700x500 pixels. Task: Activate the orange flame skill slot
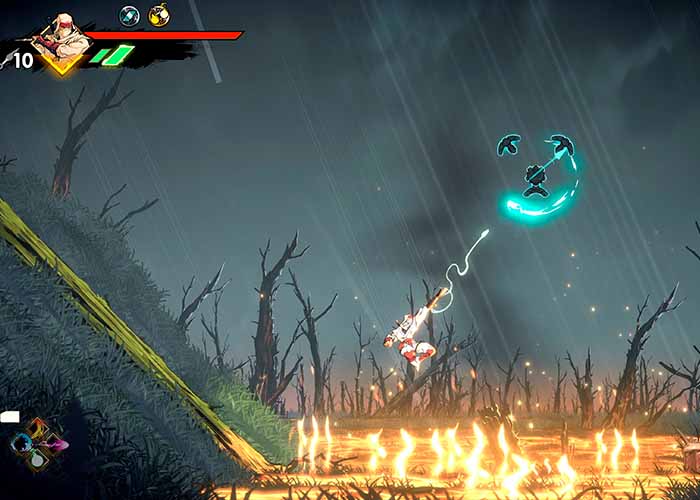[38, 428]
